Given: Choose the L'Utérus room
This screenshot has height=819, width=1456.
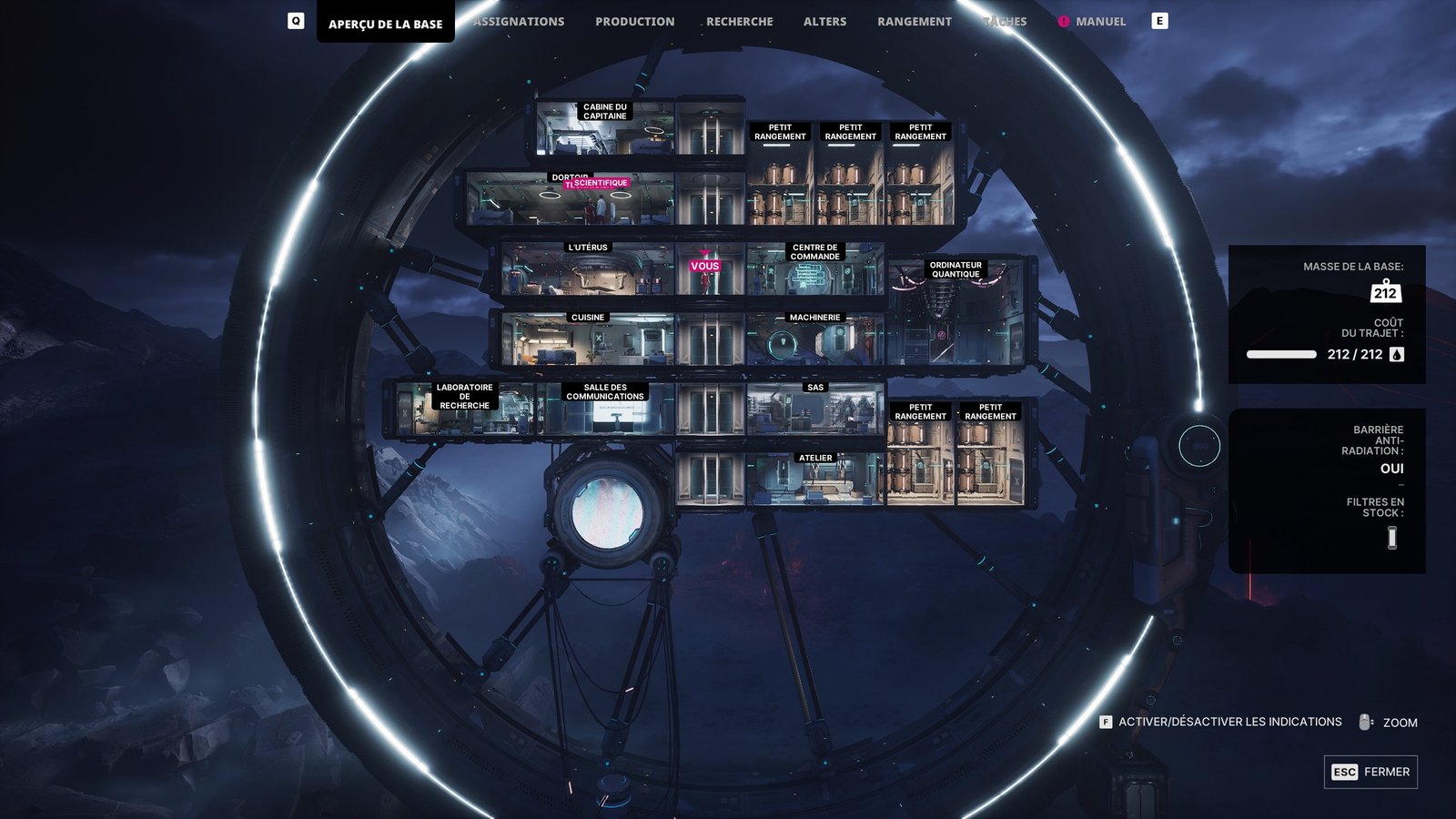Looking at the screenshot, I should (587, 270).
